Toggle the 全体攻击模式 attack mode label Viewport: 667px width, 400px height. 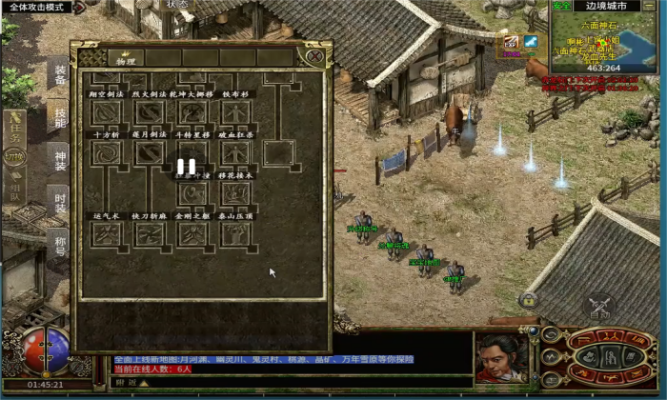click(x=47, y=7)
